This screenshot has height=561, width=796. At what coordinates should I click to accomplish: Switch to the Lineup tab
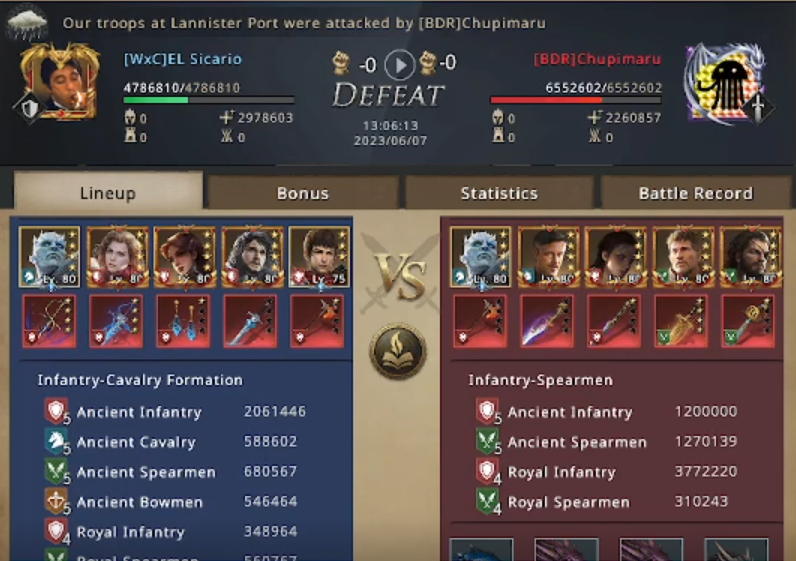tap(107, 193)
